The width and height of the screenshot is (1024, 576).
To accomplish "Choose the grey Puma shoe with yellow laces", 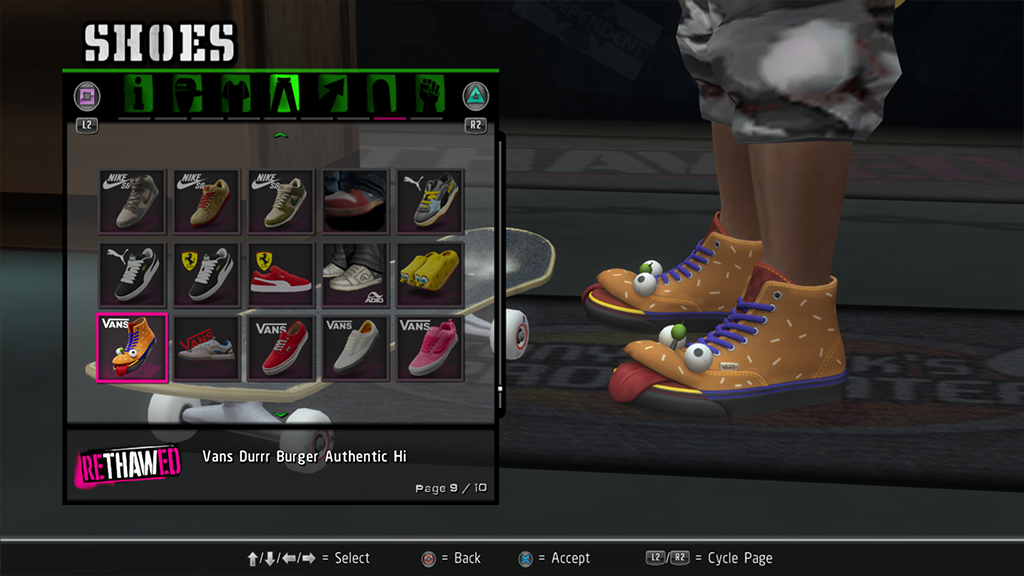I will pos(431,200).
